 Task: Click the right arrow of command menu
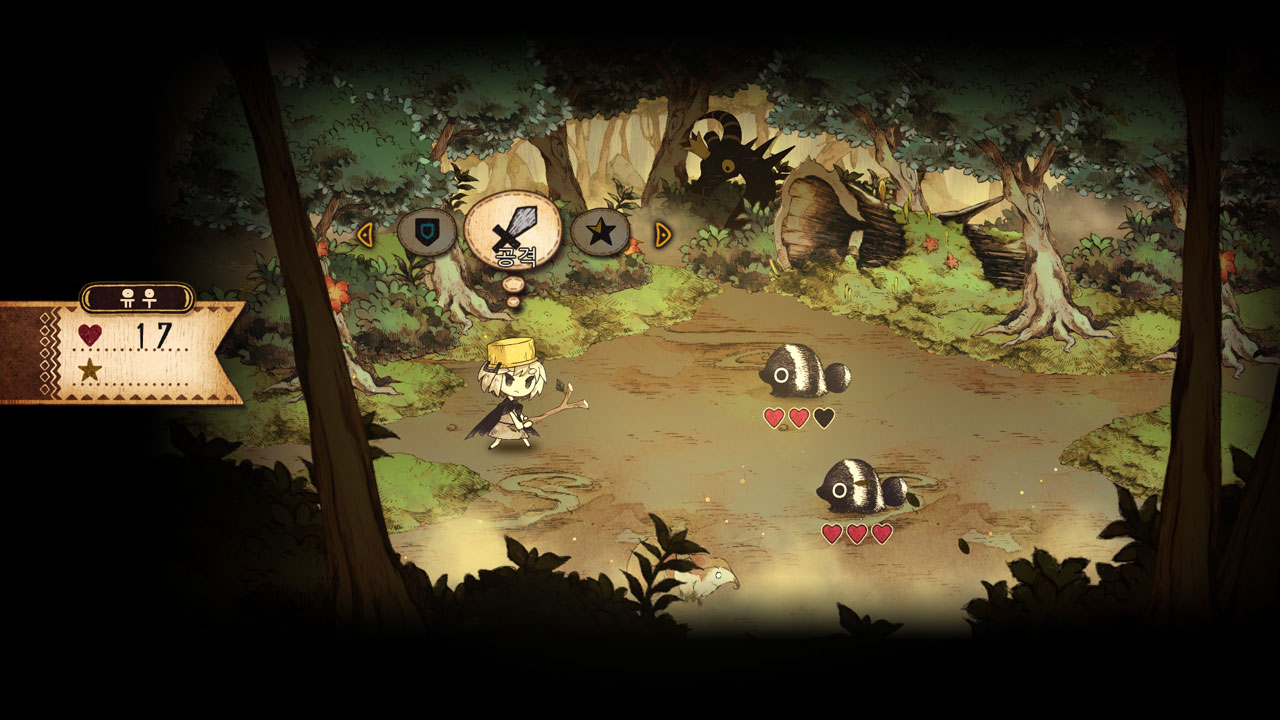[x=662, y=234]
